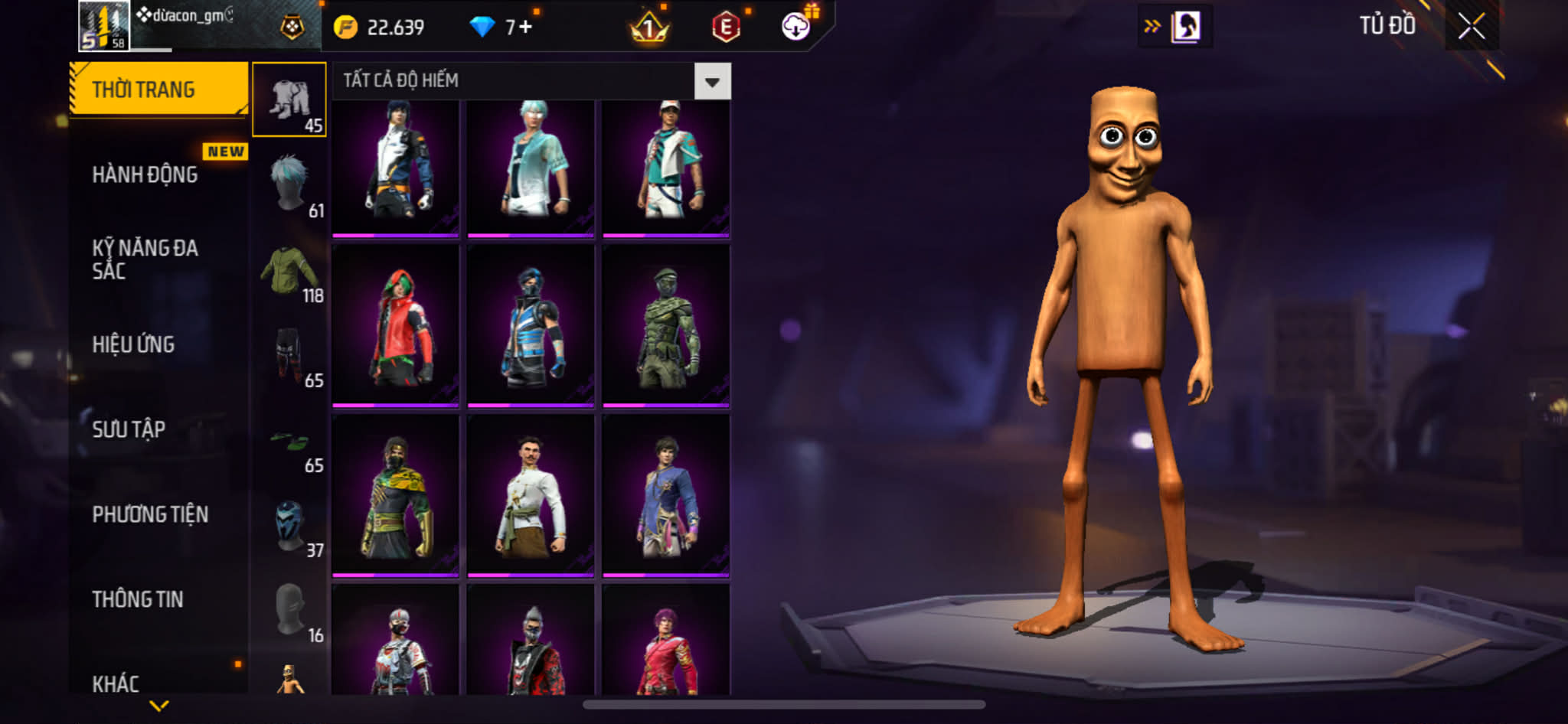
Task: Add diamonds with the plus button
Action: coord(526,28)
